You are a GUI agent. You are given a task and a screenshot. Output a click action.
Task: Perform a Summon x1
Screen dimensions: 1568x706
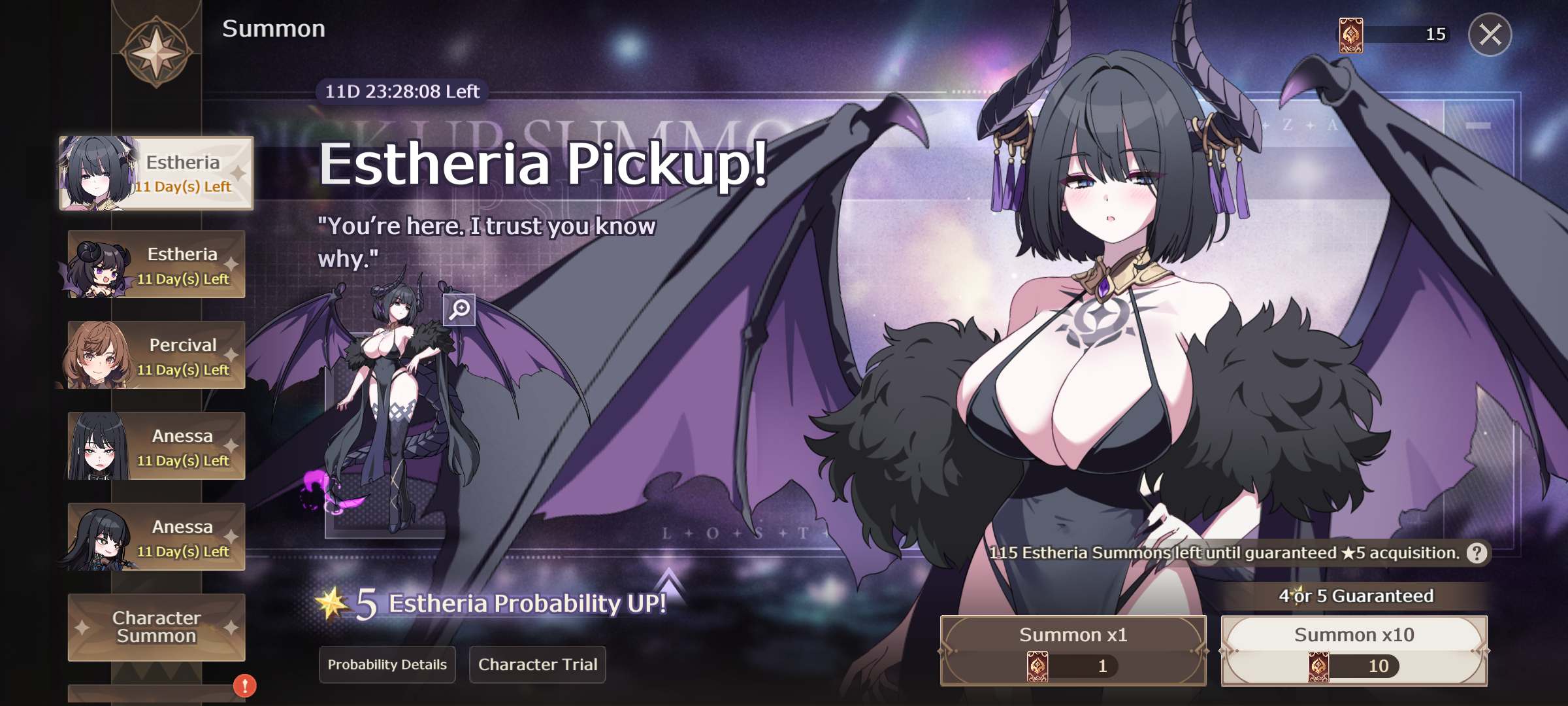[x=1073, y=650]
